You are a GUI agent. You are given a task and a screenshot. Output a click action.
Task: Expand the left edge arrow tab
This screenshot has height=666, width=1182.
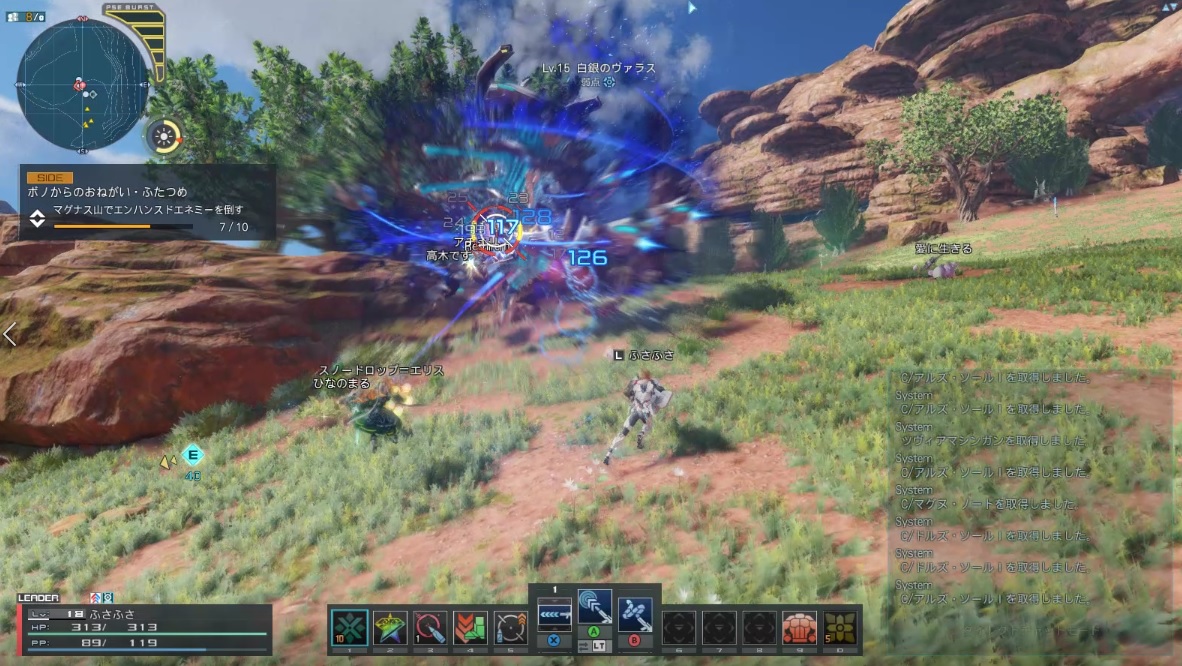(x=10, y=335)
